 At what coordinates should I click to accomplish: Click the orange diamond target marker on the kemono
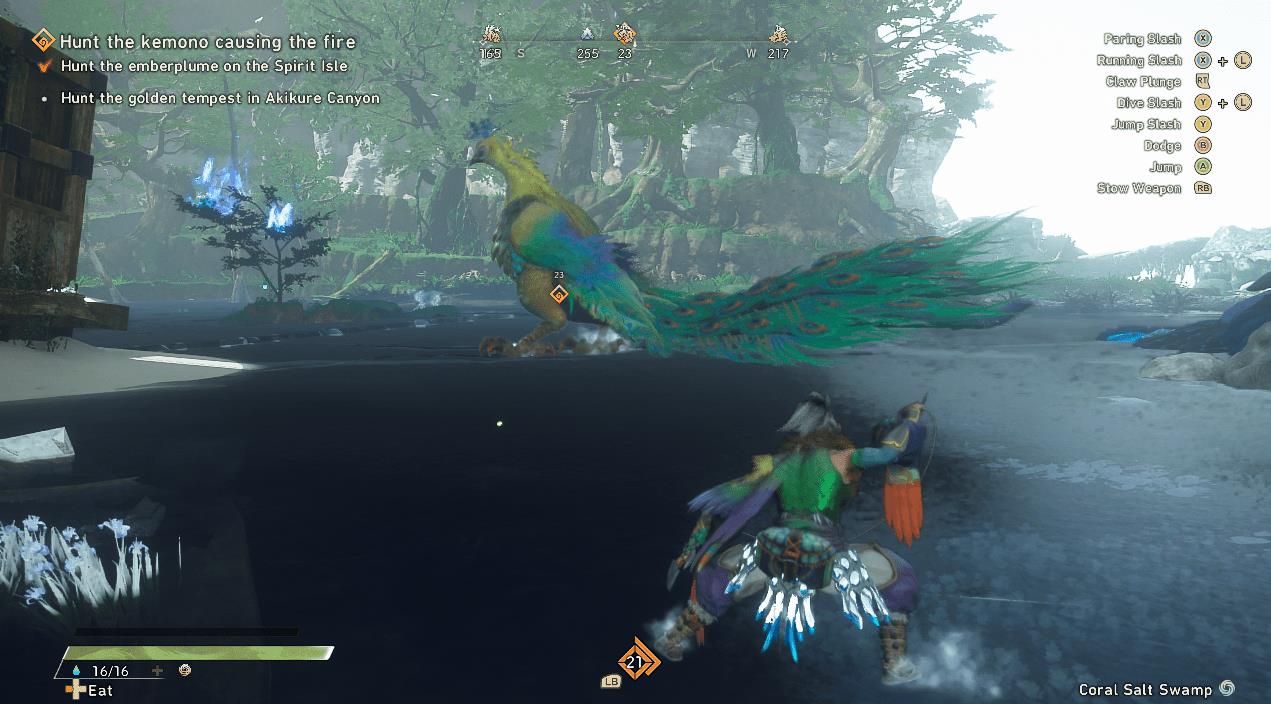point(559,294)
